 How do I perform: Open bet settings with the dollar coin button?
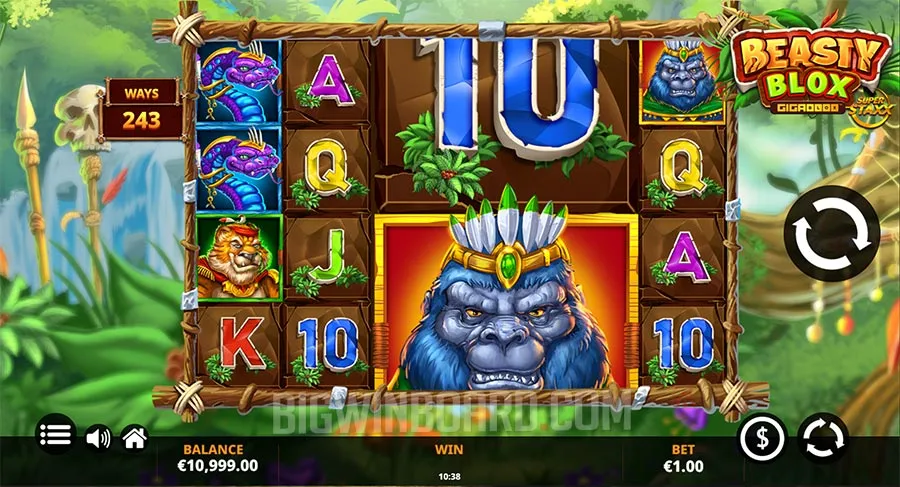[x=764, y=438]
